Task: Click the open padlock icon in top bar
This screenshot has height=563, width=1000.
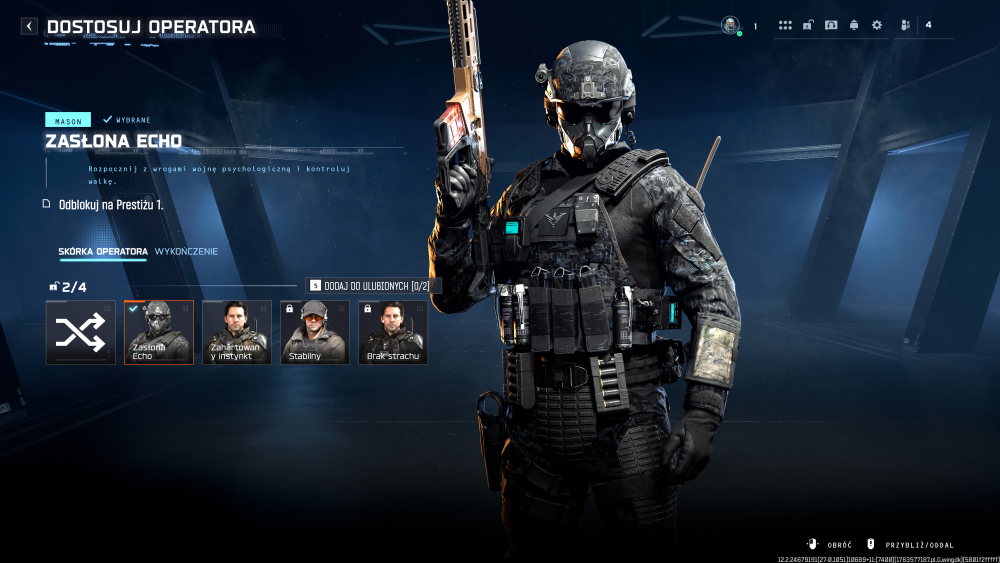Action: pyautogui.click(x=808, y=25)
